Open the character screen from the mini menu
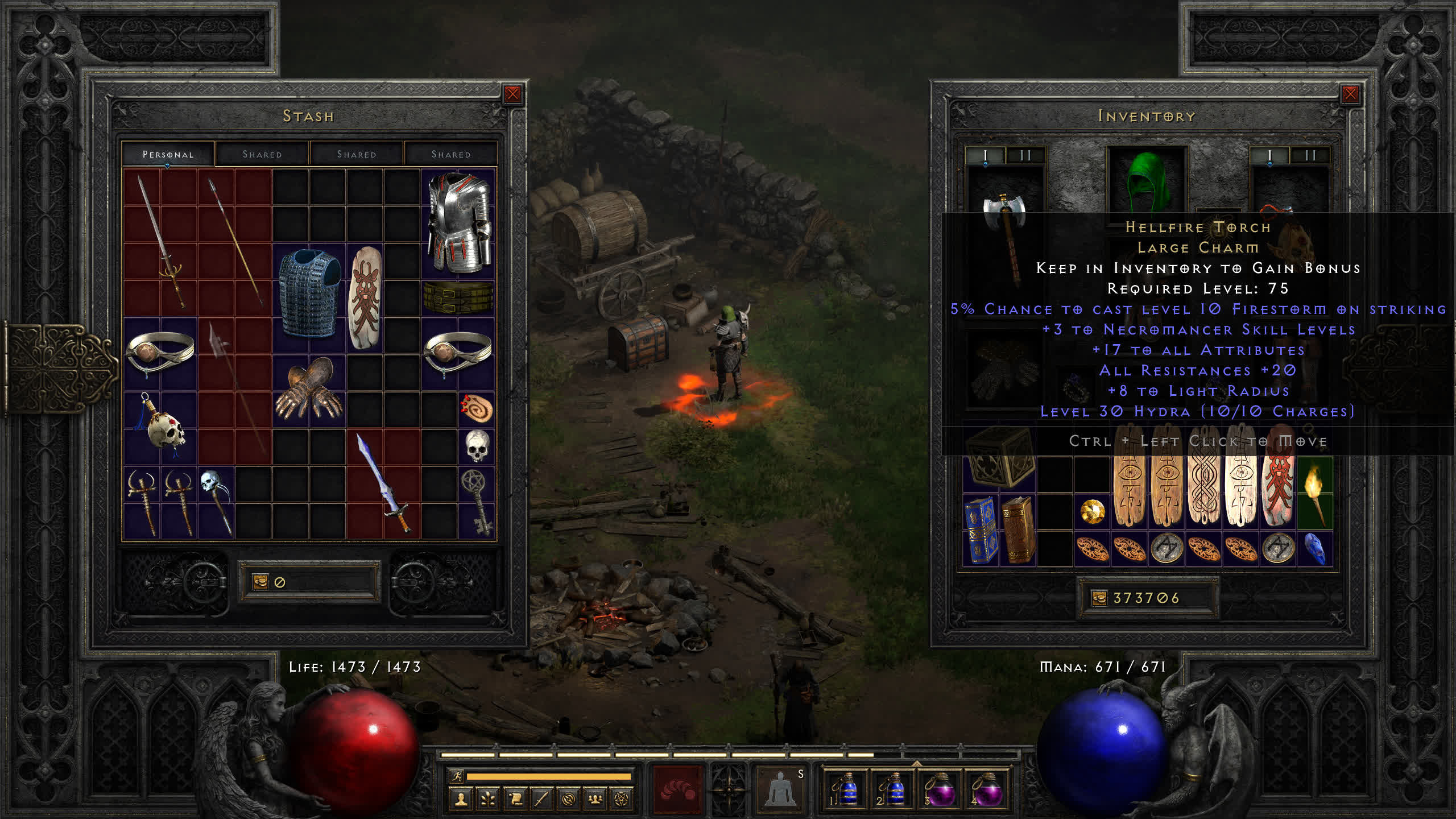This screenshot has width=1456, height=819. 461,800
